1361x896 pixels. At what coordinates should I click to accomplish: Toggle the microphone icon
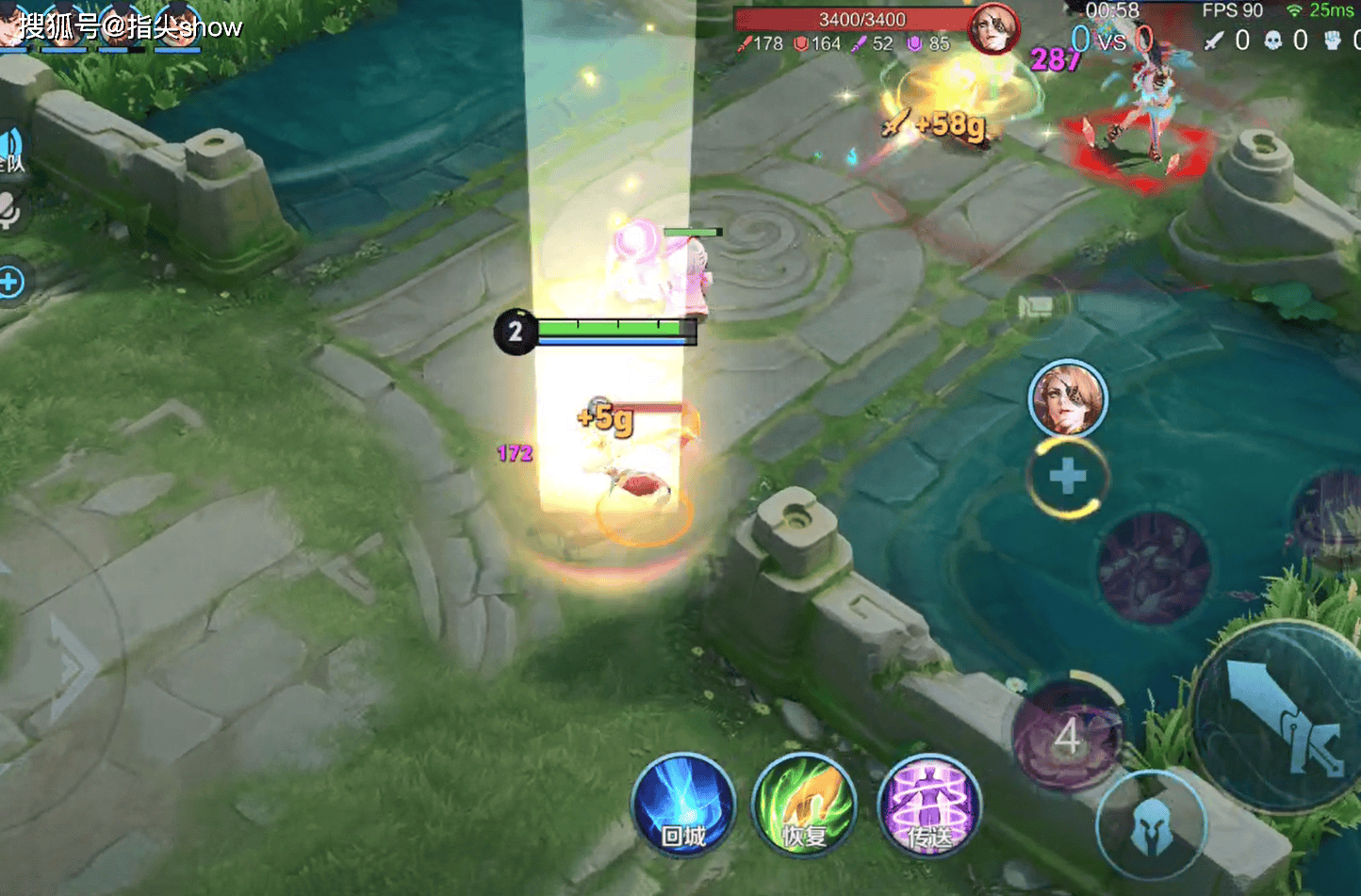click(9, 212)
